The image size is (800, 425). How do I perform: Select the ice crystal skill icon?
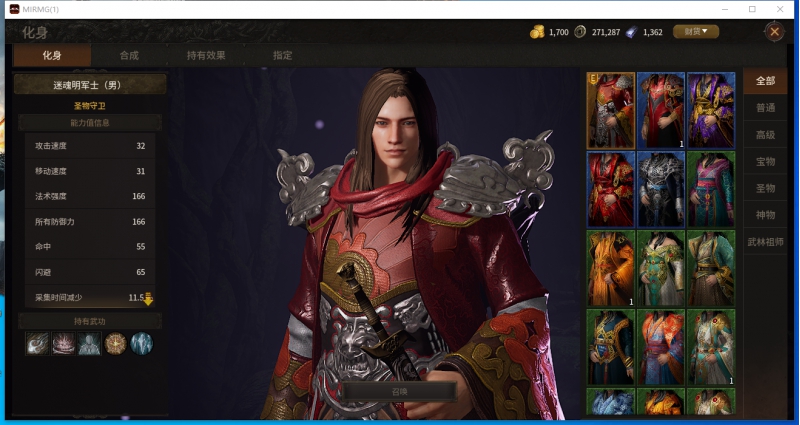(x=142, y=344)
